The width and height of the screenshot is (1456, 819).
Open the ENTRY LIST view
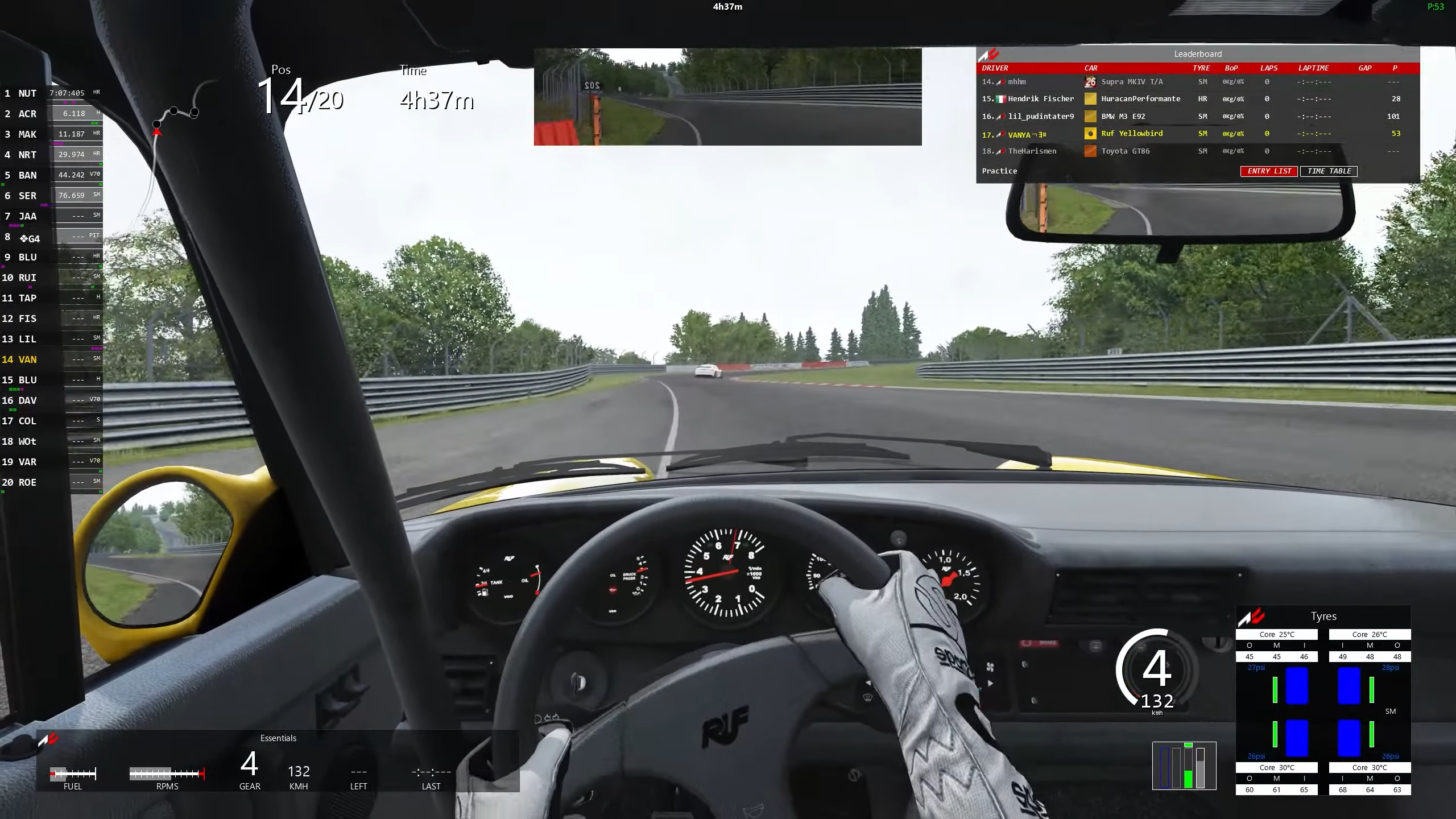(x=1269, y=171)
